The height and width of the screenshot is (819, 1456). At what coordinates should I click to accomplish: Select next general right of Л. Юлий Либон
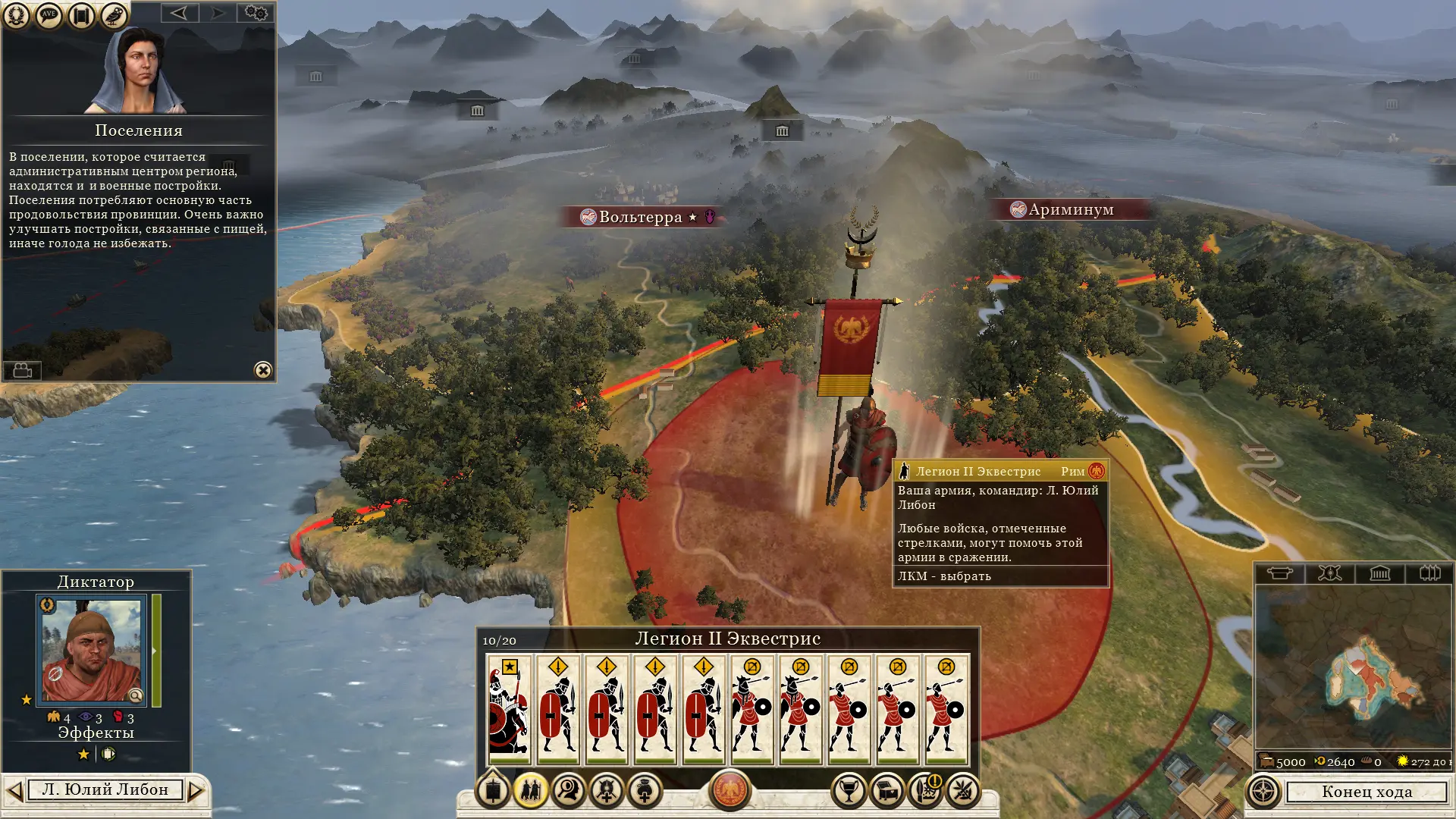coord(196,791)
